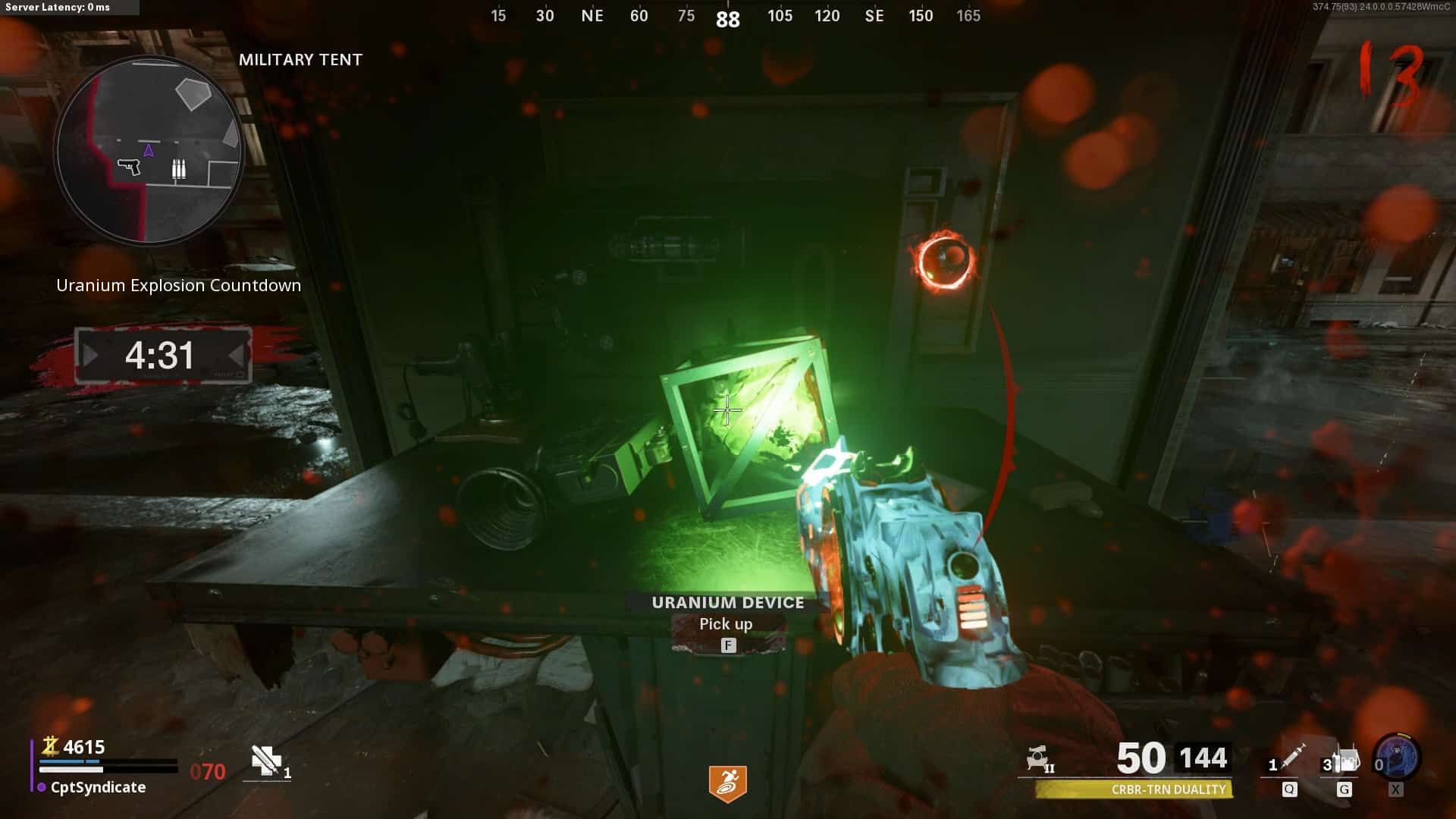Select the pistol marker on the minimap
The height and width of the screenshot is (819, 1456).
coord(129,166)
